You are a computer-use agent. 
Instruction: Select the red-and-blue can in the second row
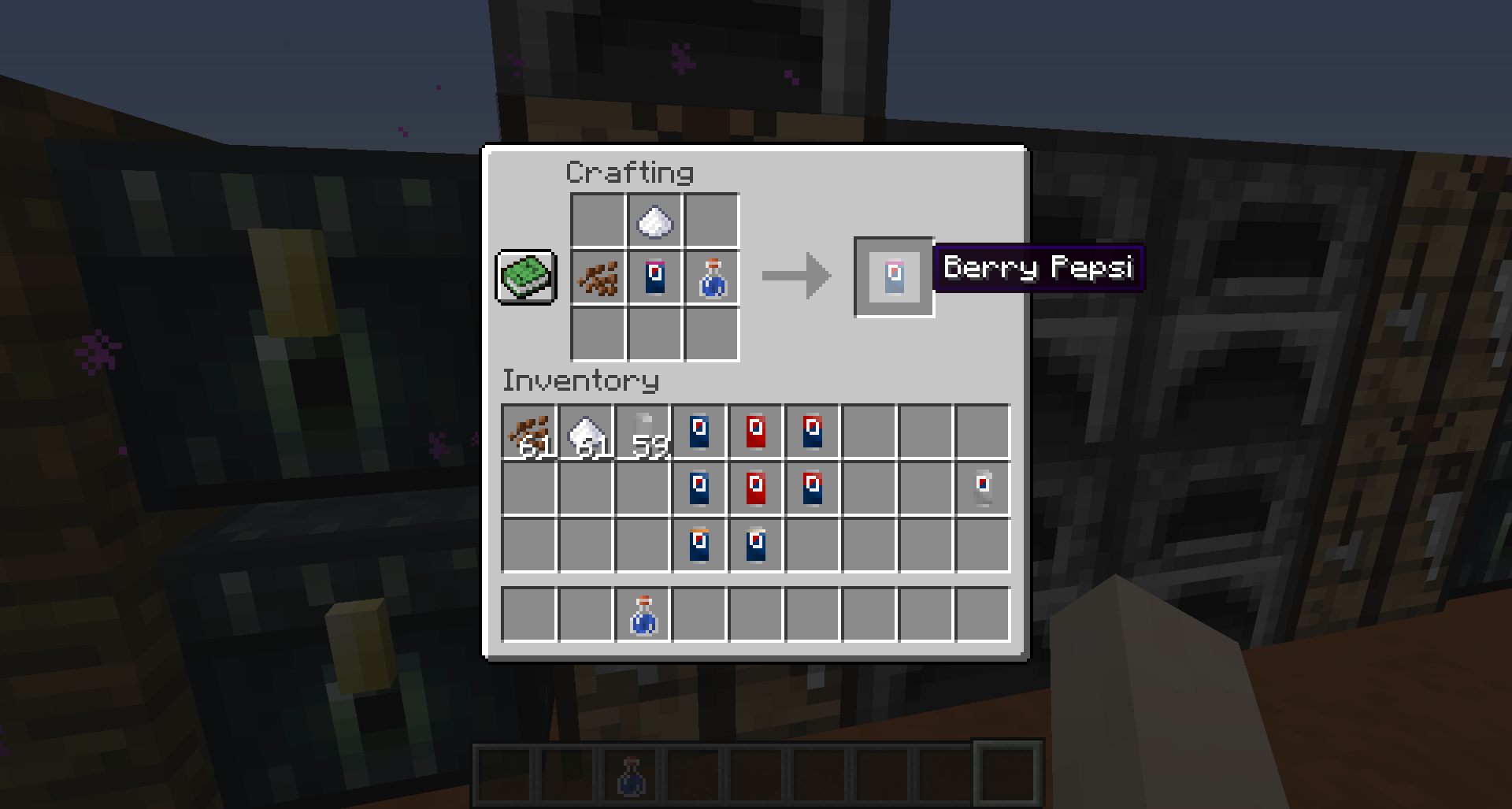click(x=813, y=487)
